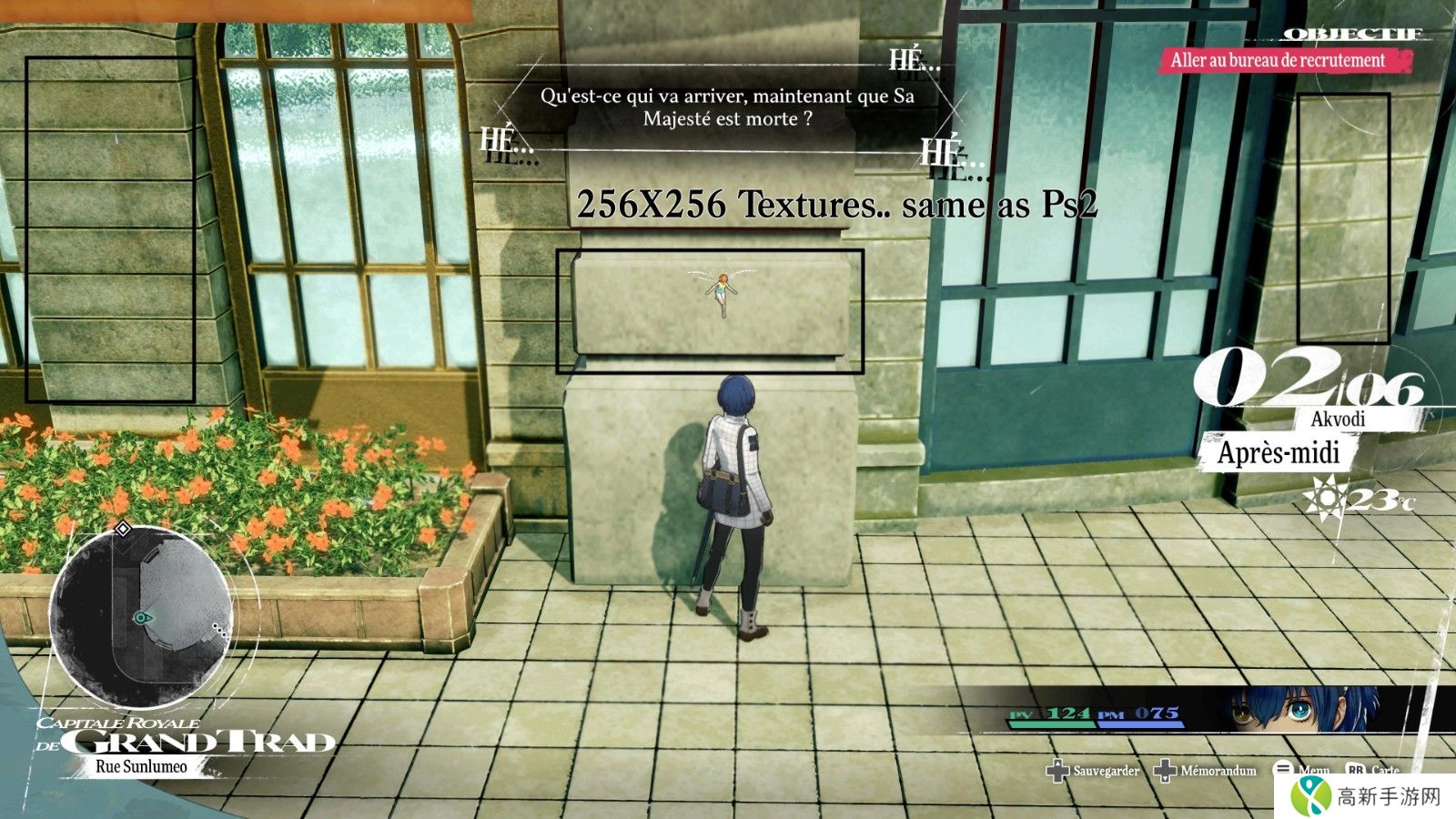This screenshot has width=1456, height=819.
Task: Open the Mémorandum option
Action: tap(1206, 771)
